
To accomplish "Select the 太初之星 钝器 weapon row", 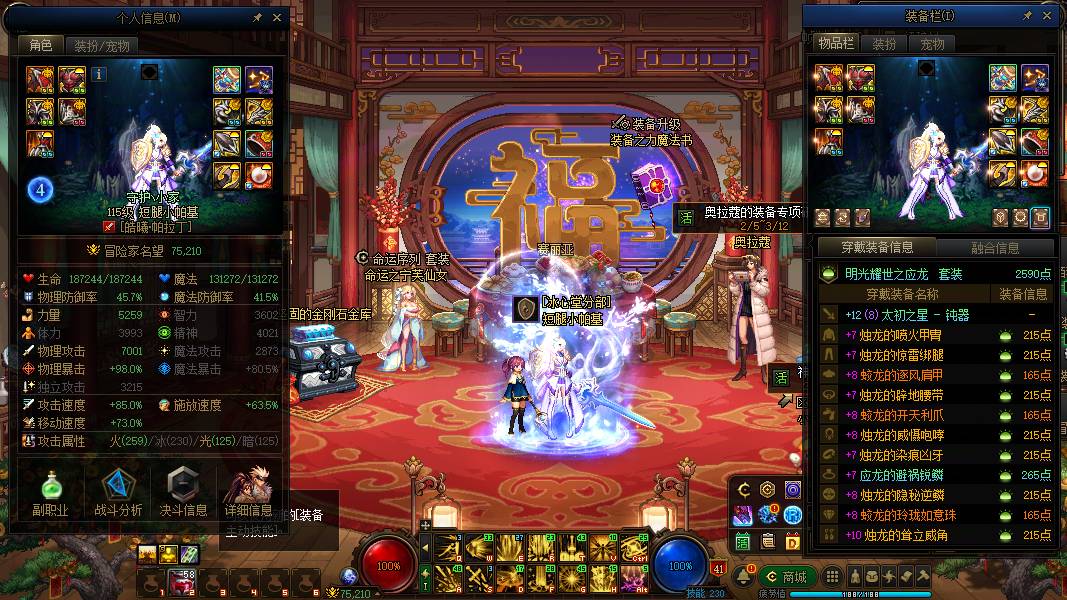I will (935, 315).
